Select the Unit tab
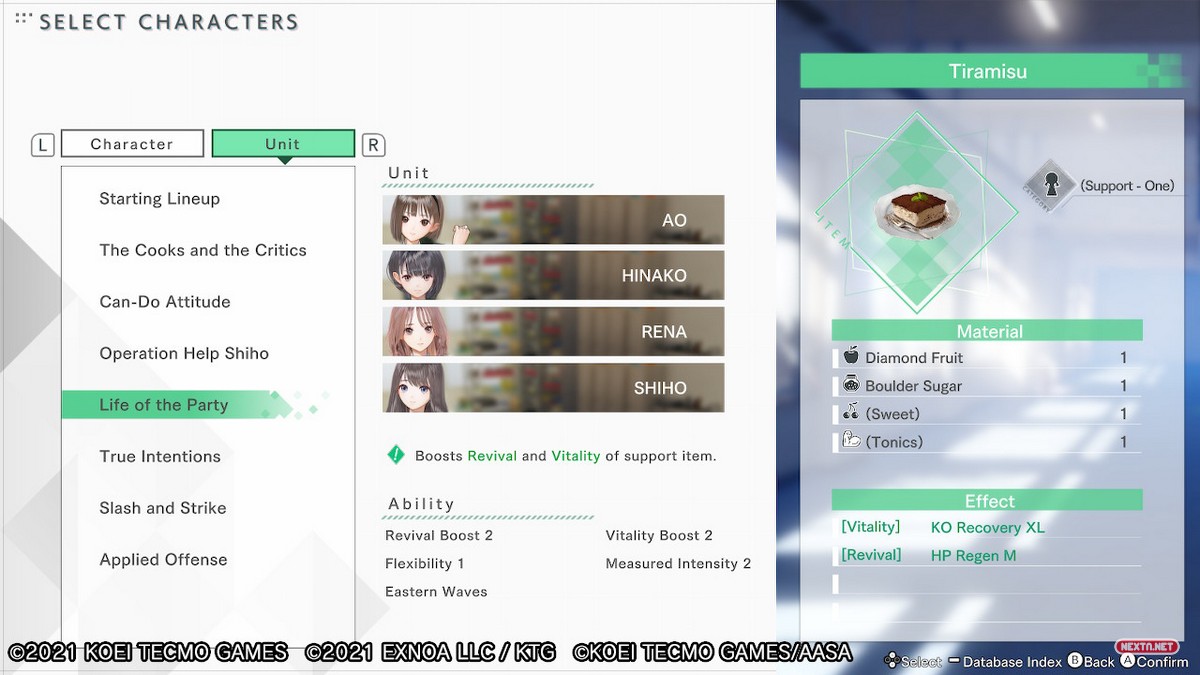 pos(283,144)
